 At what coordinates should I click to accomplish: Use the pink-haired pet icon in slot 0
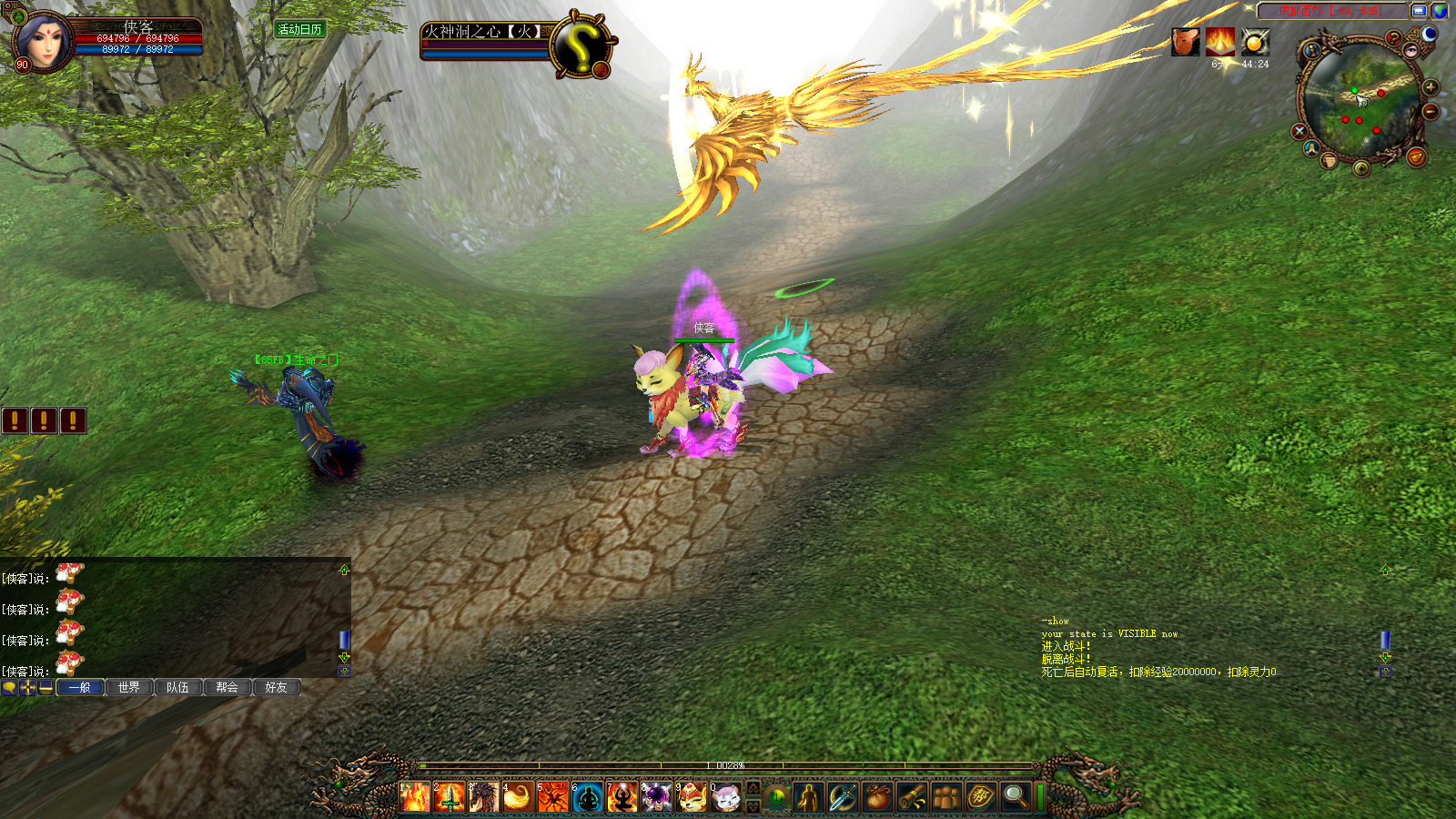[x=726, y=797]
